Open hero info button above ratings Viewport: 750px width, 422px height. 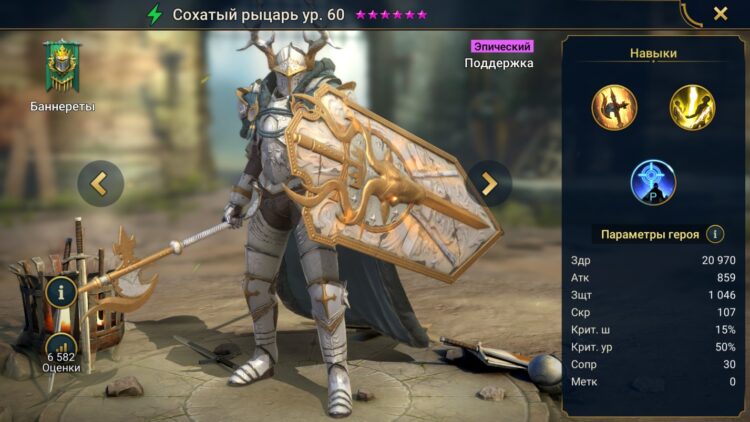[x=61, y=293]
